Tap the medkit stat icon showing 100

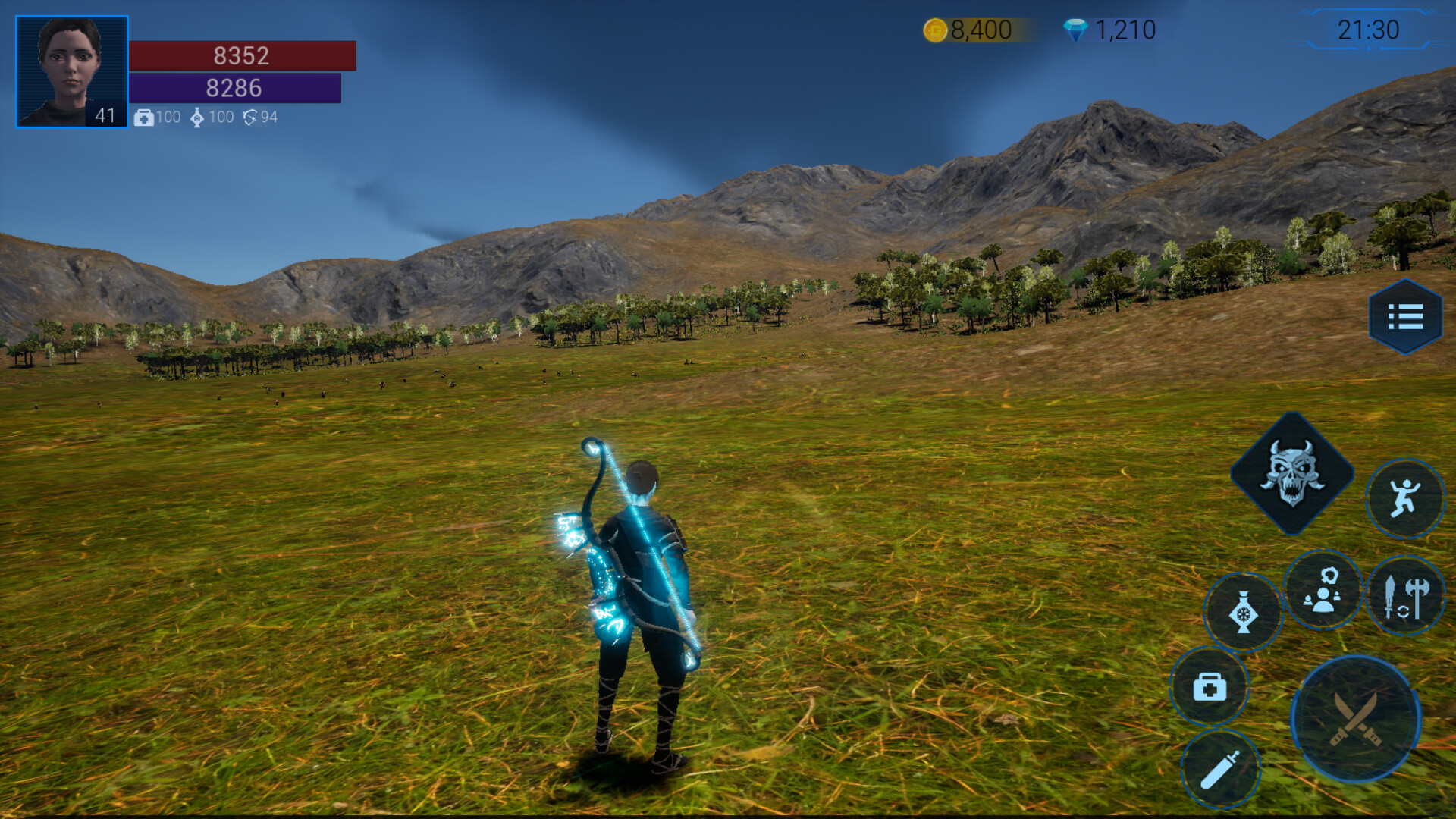click(x=143, y=118)
